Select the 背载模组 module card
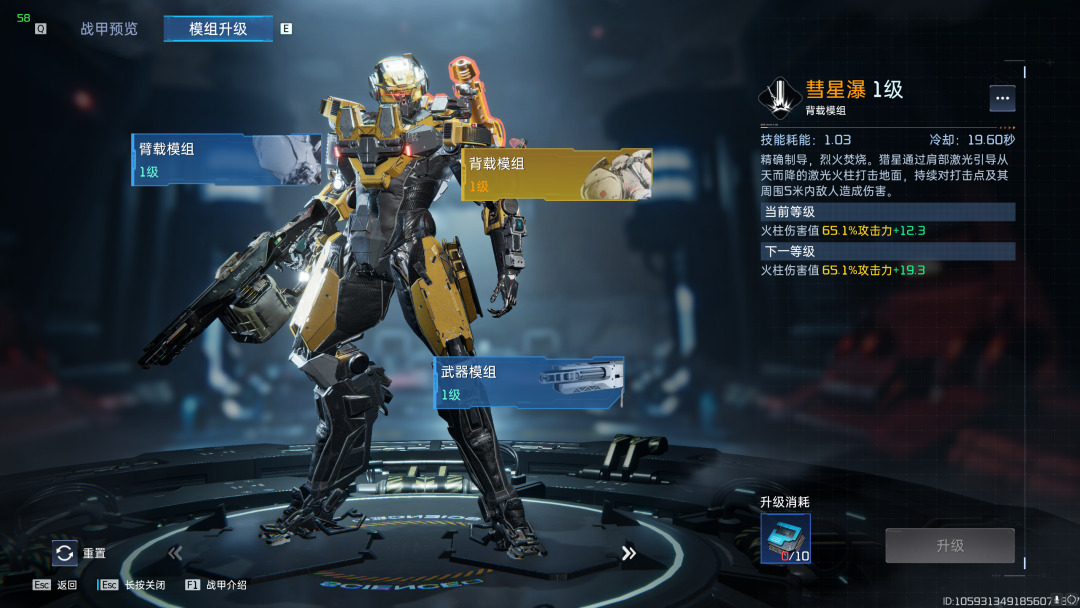 (x=556, y=175)
